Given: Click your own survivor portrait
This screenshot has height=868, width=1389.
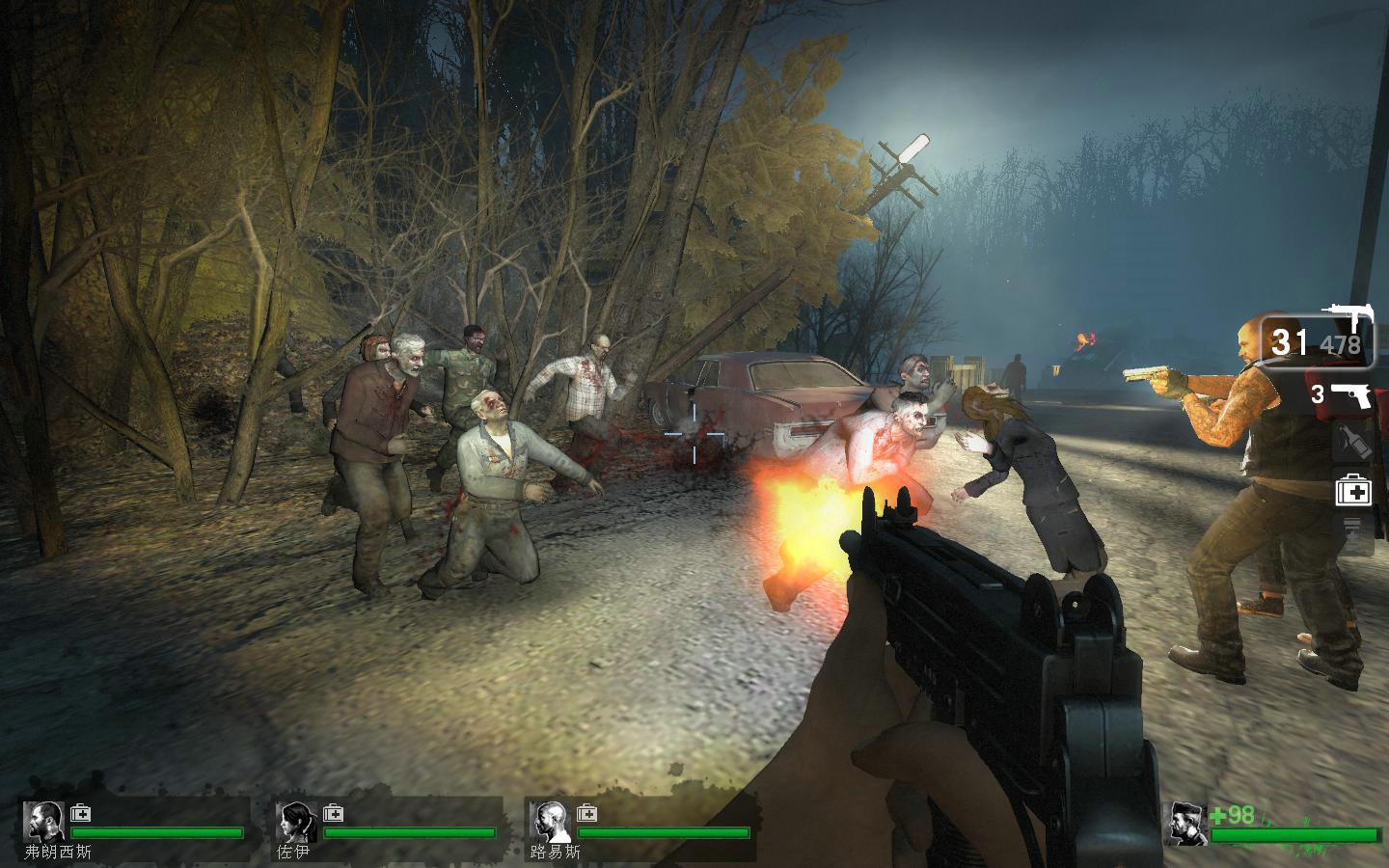Looking at the screenshot, I should pos(1185,825).
